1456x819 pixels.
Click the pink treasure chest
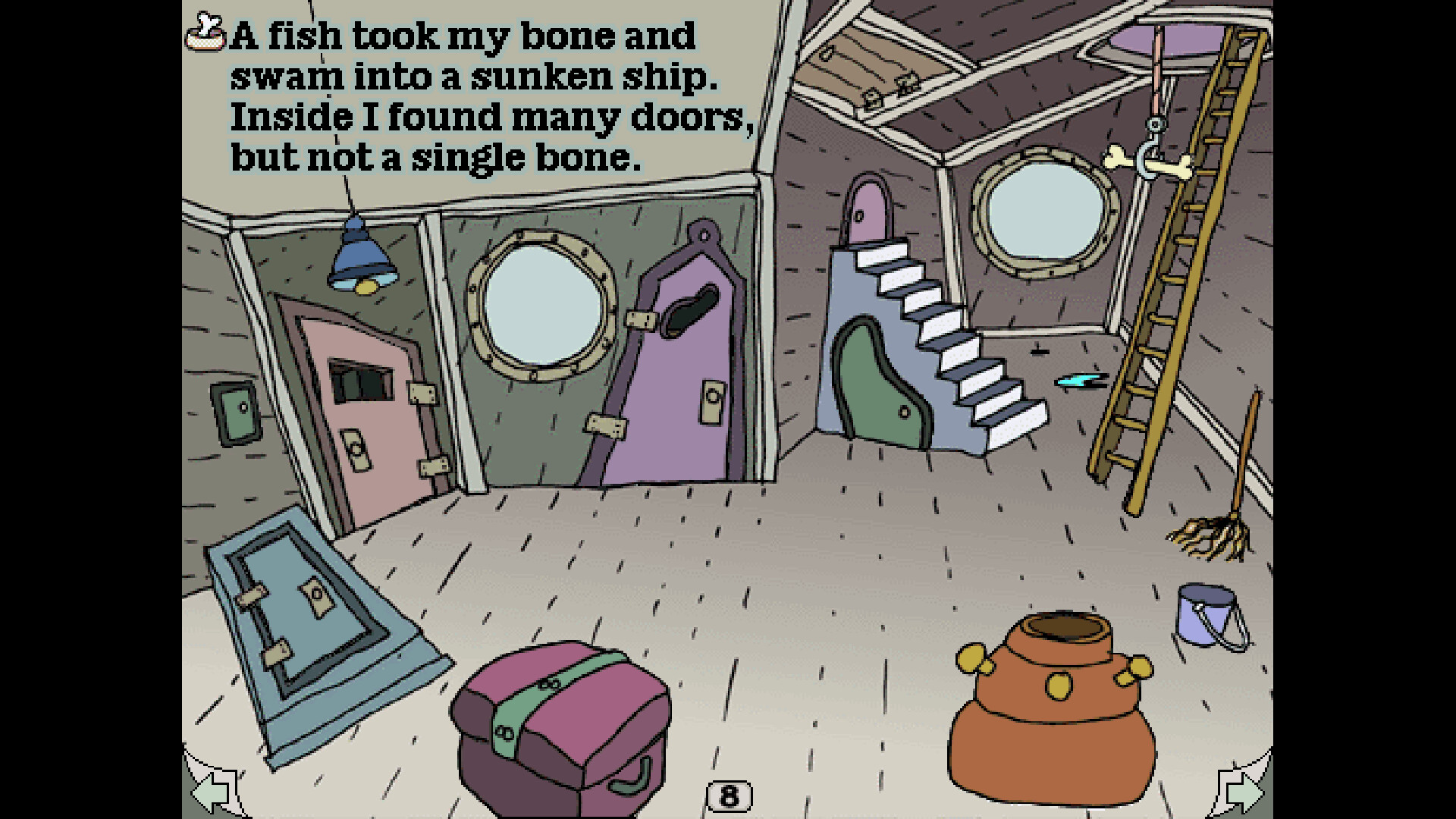point(561,720)
